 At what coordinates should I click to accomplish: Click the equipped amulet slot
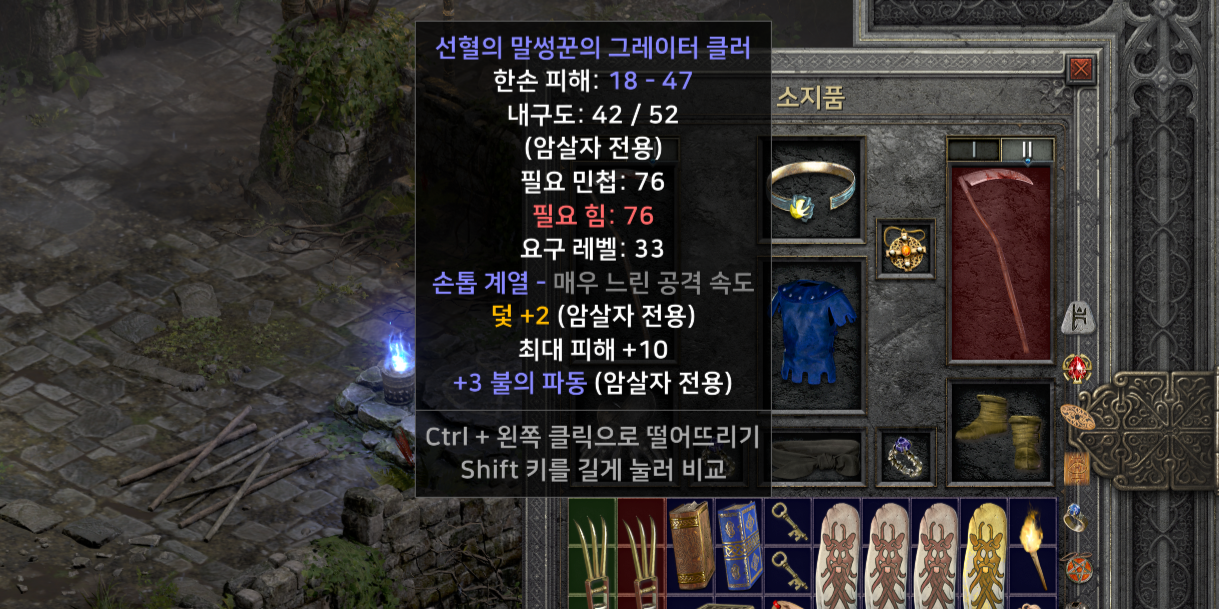[905, 248]
